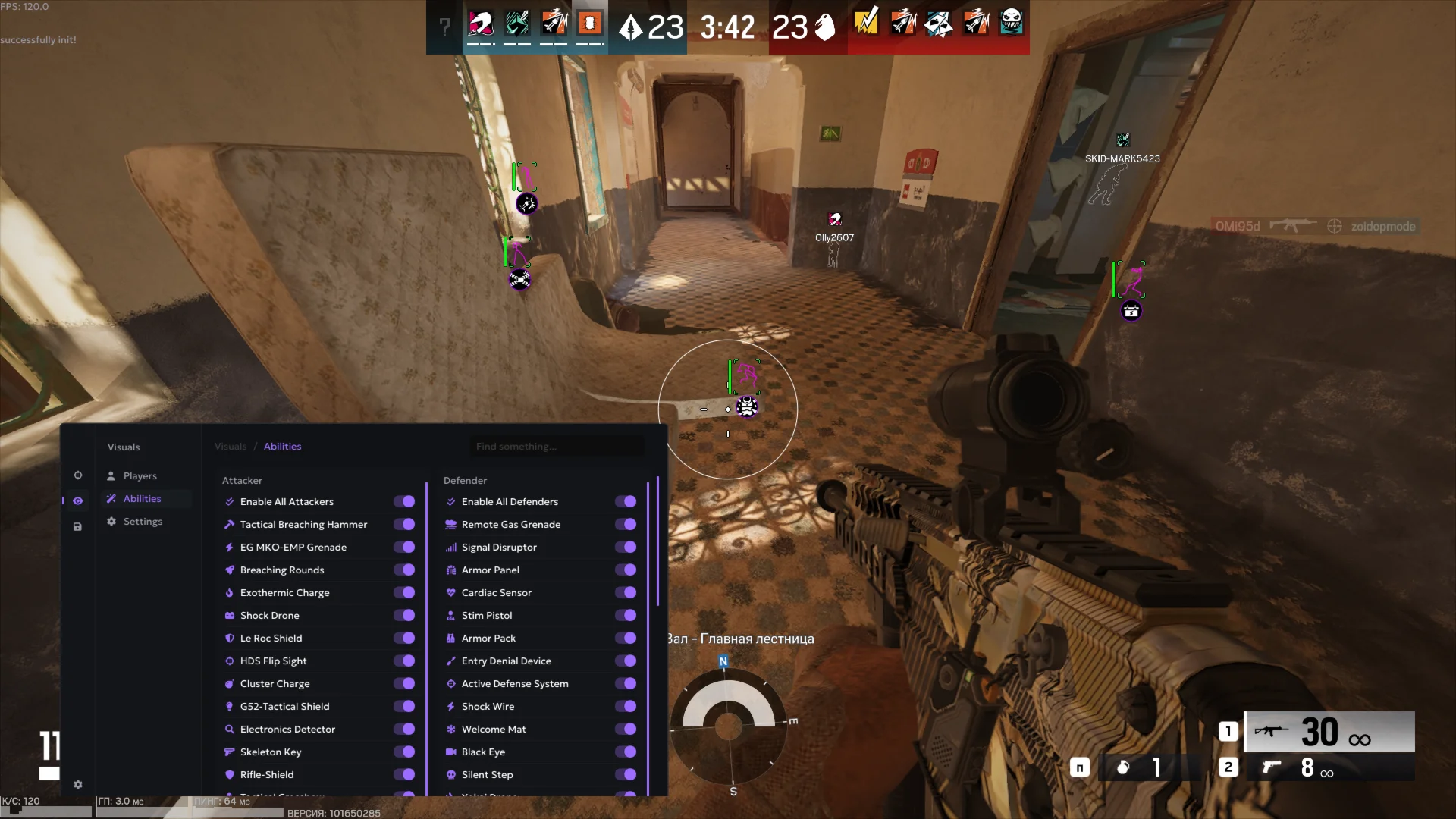Open the eye Visuals icon in sidebar
The image size is (1456, 819).
78,500
